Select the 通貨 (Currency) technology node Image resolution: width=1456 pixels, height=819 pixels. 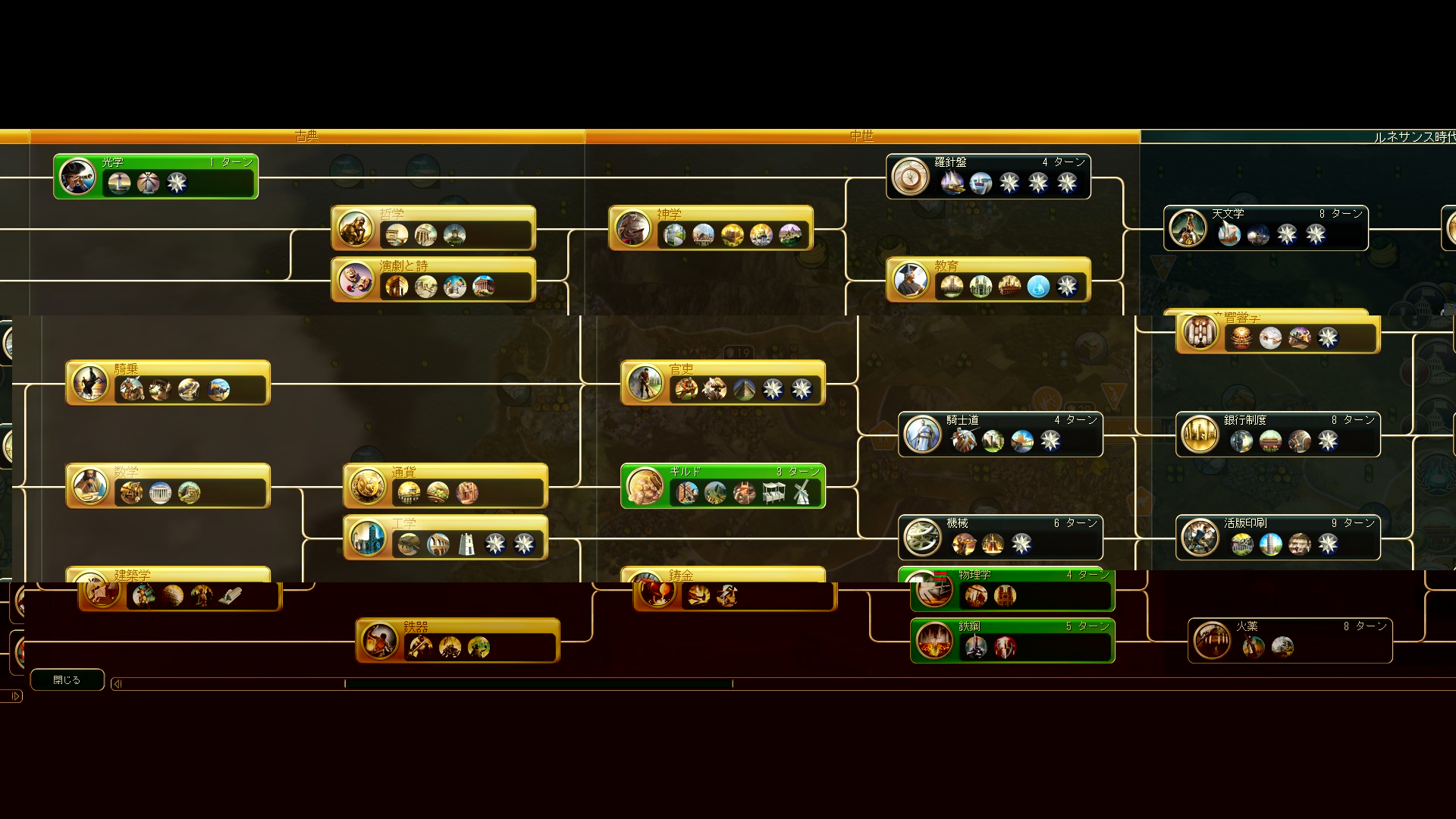click(445, 486)
